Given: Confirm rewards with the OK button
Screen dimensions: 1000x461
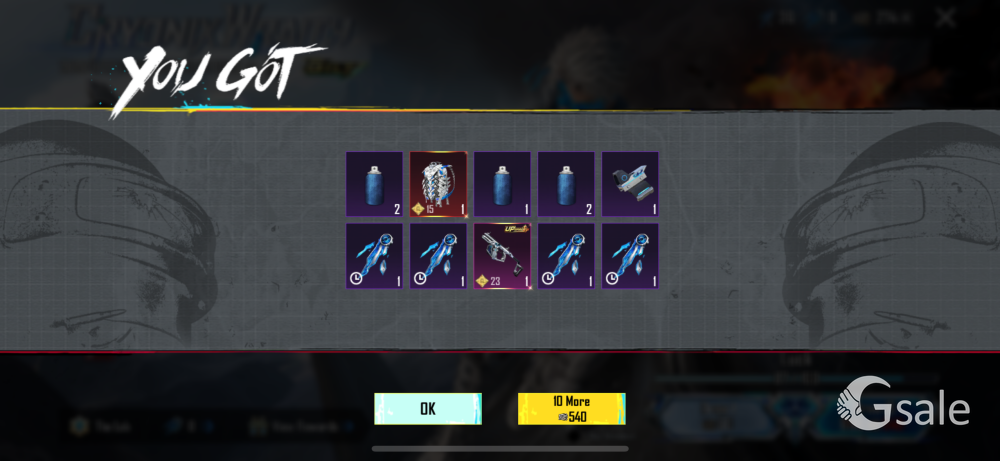Looking at the screenshot, I should [428, 408].
